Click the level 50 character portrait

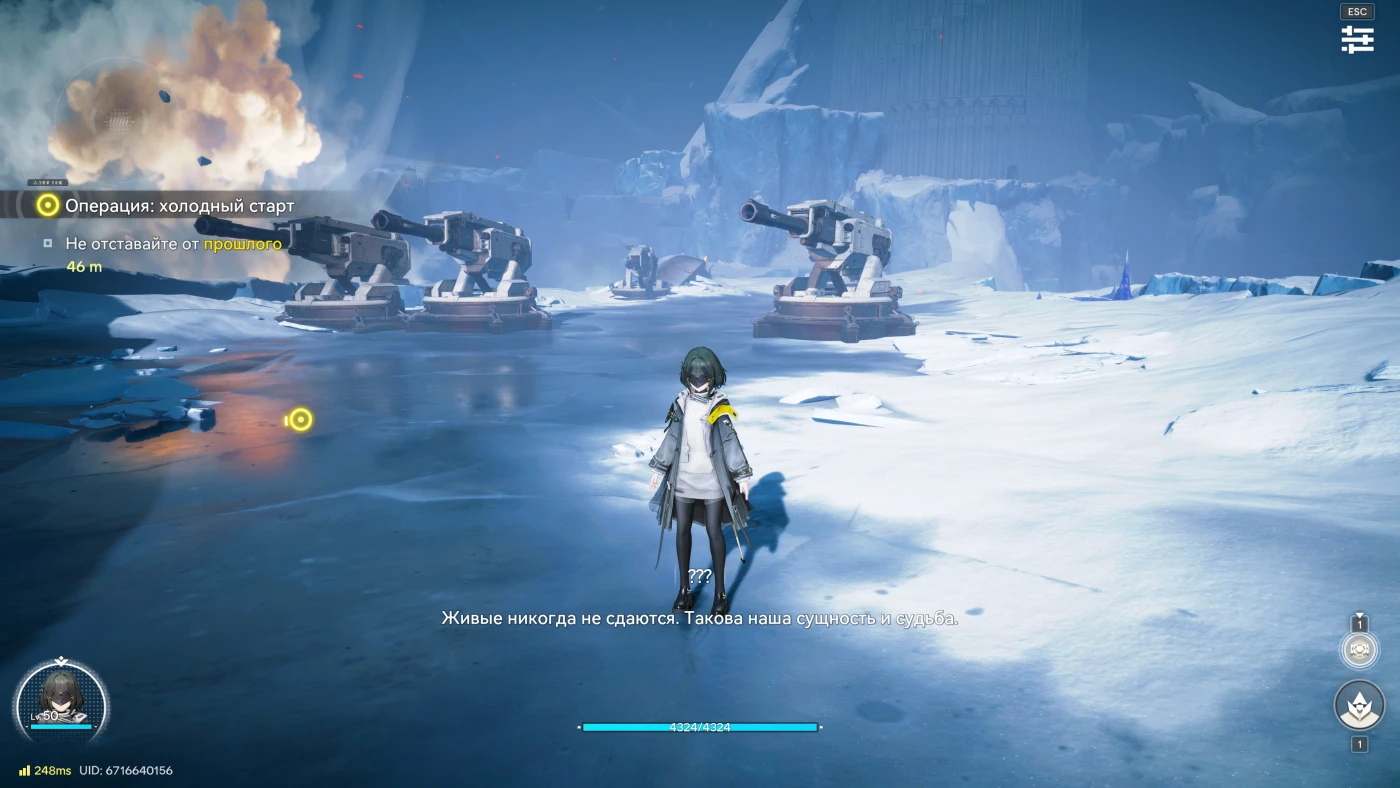pos(62,699)
